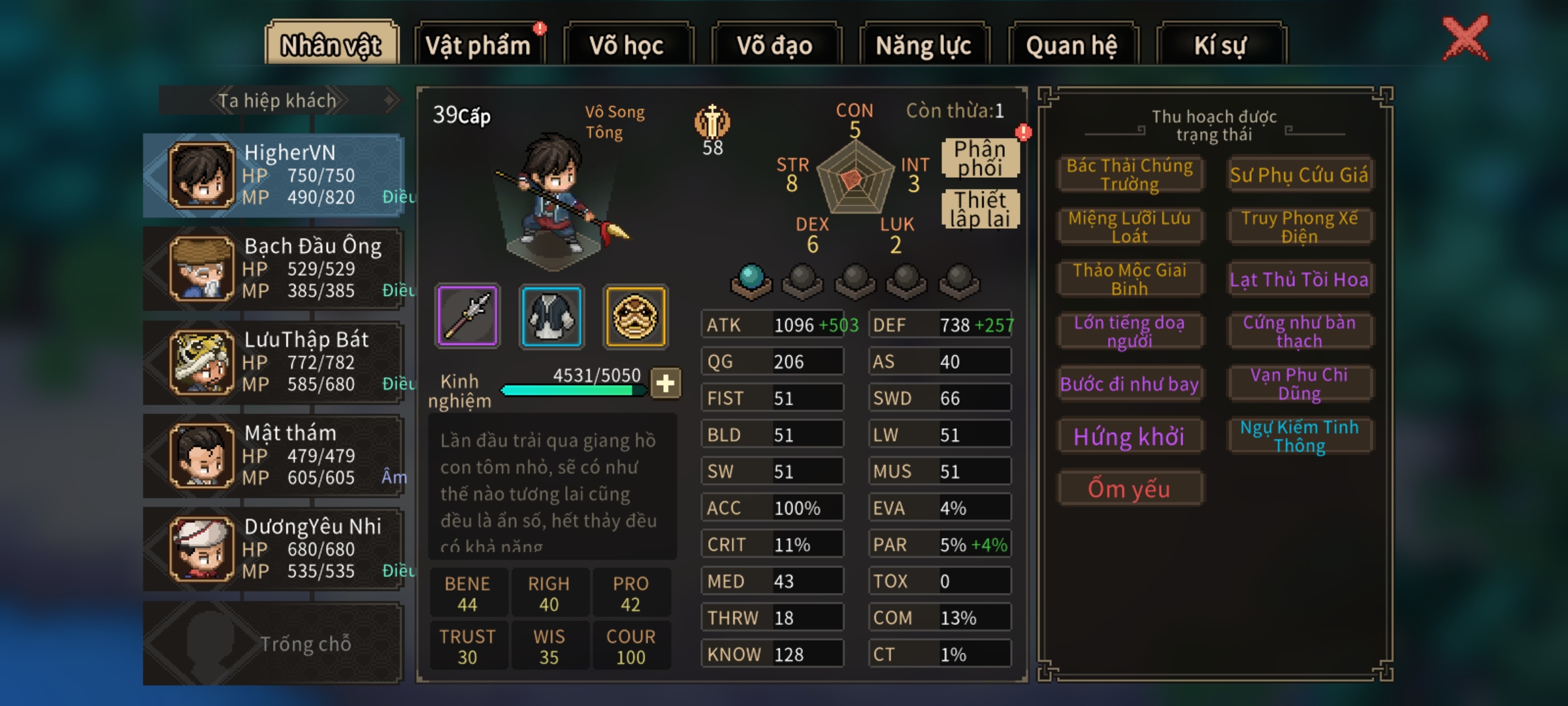Choose party member DươngYêu Nhi
Screen dimensions: 1568x706
[x=274, y=549]
